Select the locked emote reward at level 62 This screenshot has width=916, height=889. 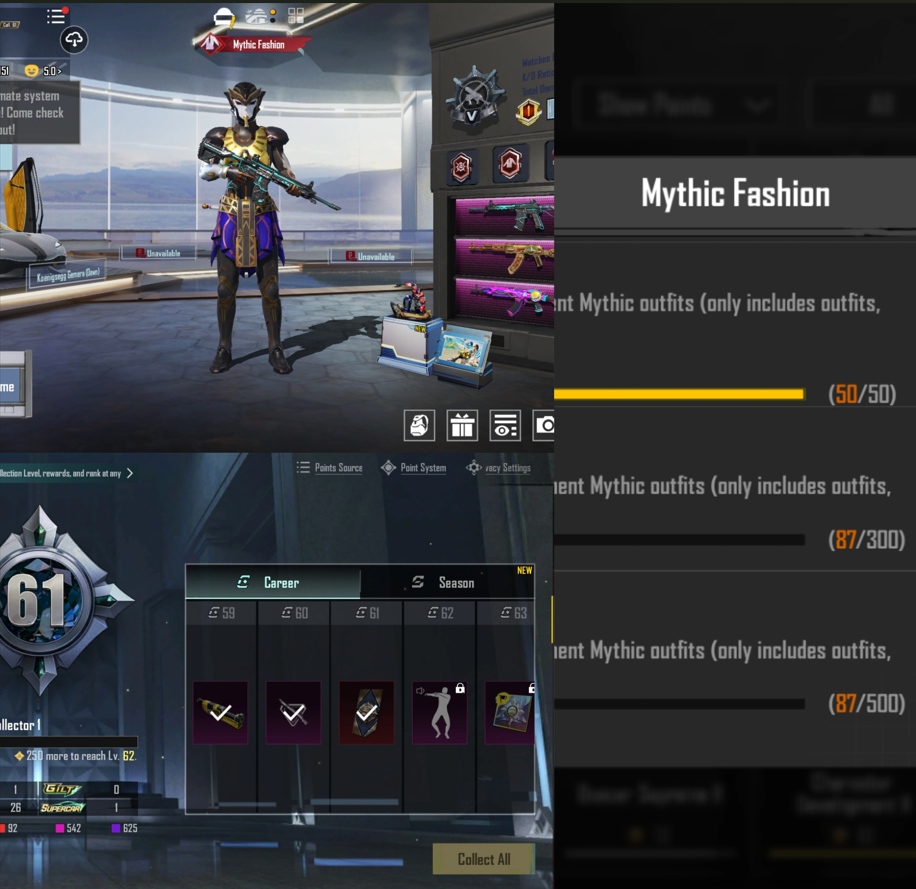point(440,712)
